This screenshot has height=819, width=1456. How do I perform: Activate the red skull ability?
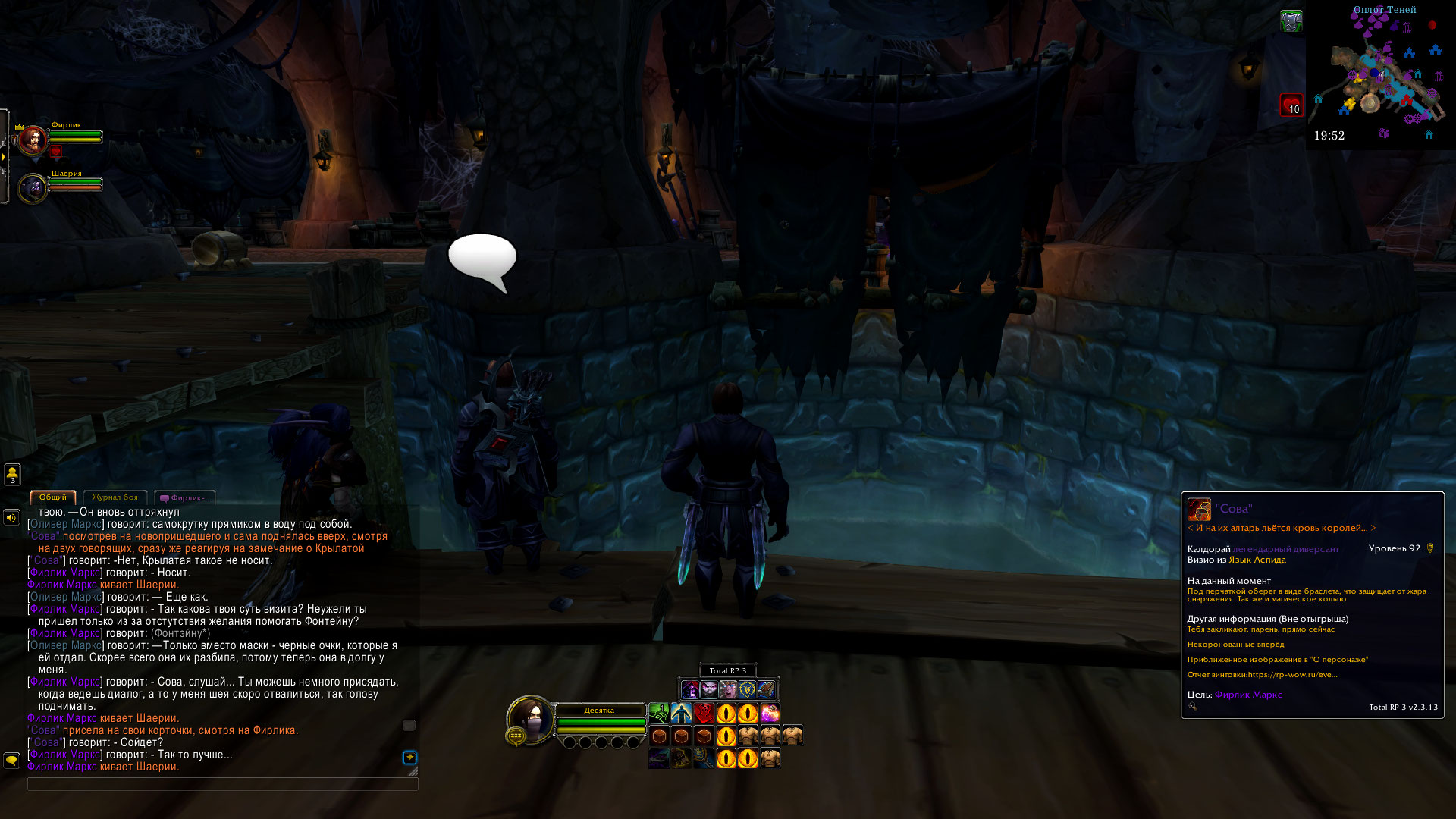pyautogui.click(x=704, y=713)
